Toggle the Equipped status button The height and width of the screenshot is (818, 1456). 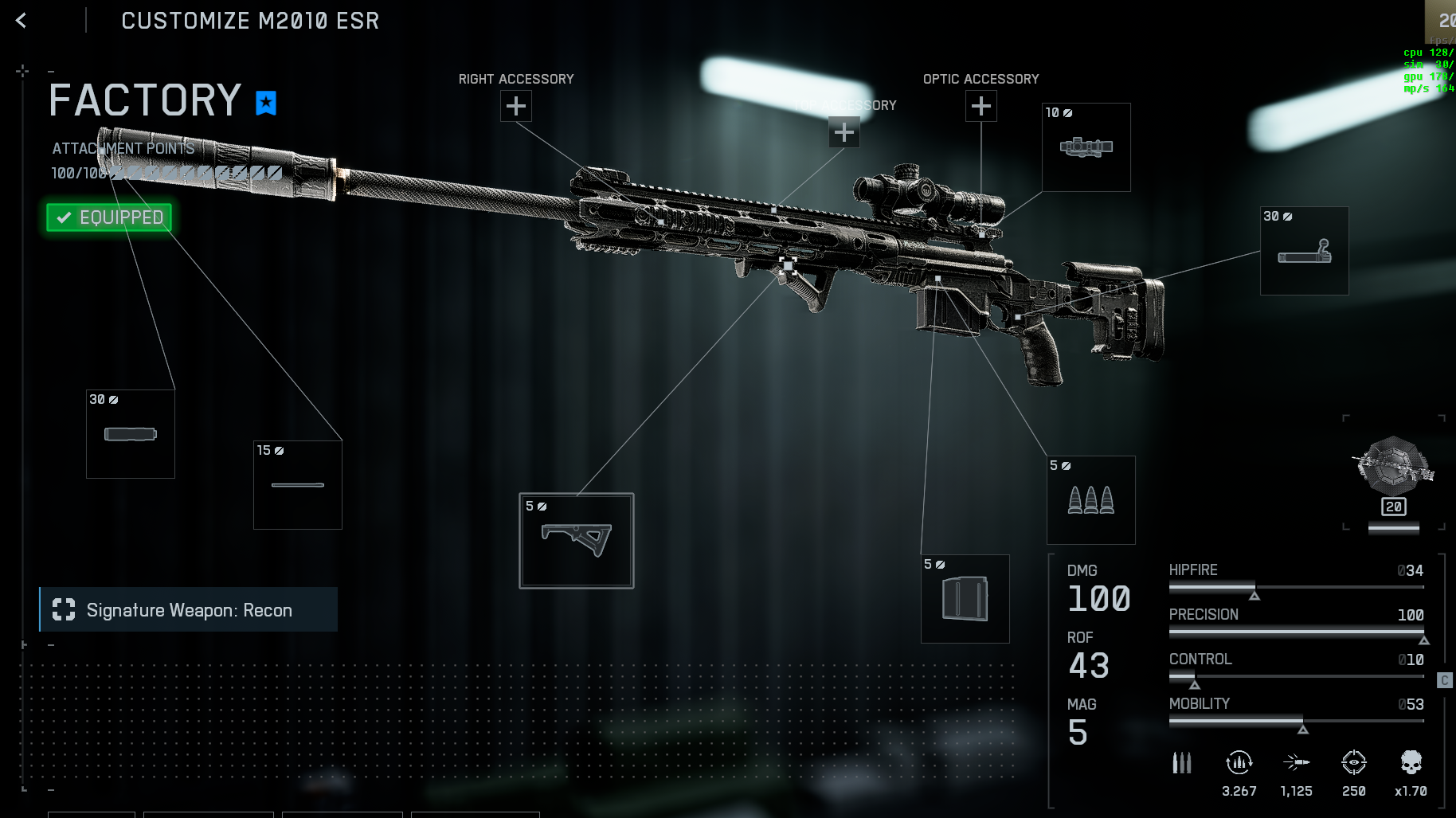coord(108,217)
